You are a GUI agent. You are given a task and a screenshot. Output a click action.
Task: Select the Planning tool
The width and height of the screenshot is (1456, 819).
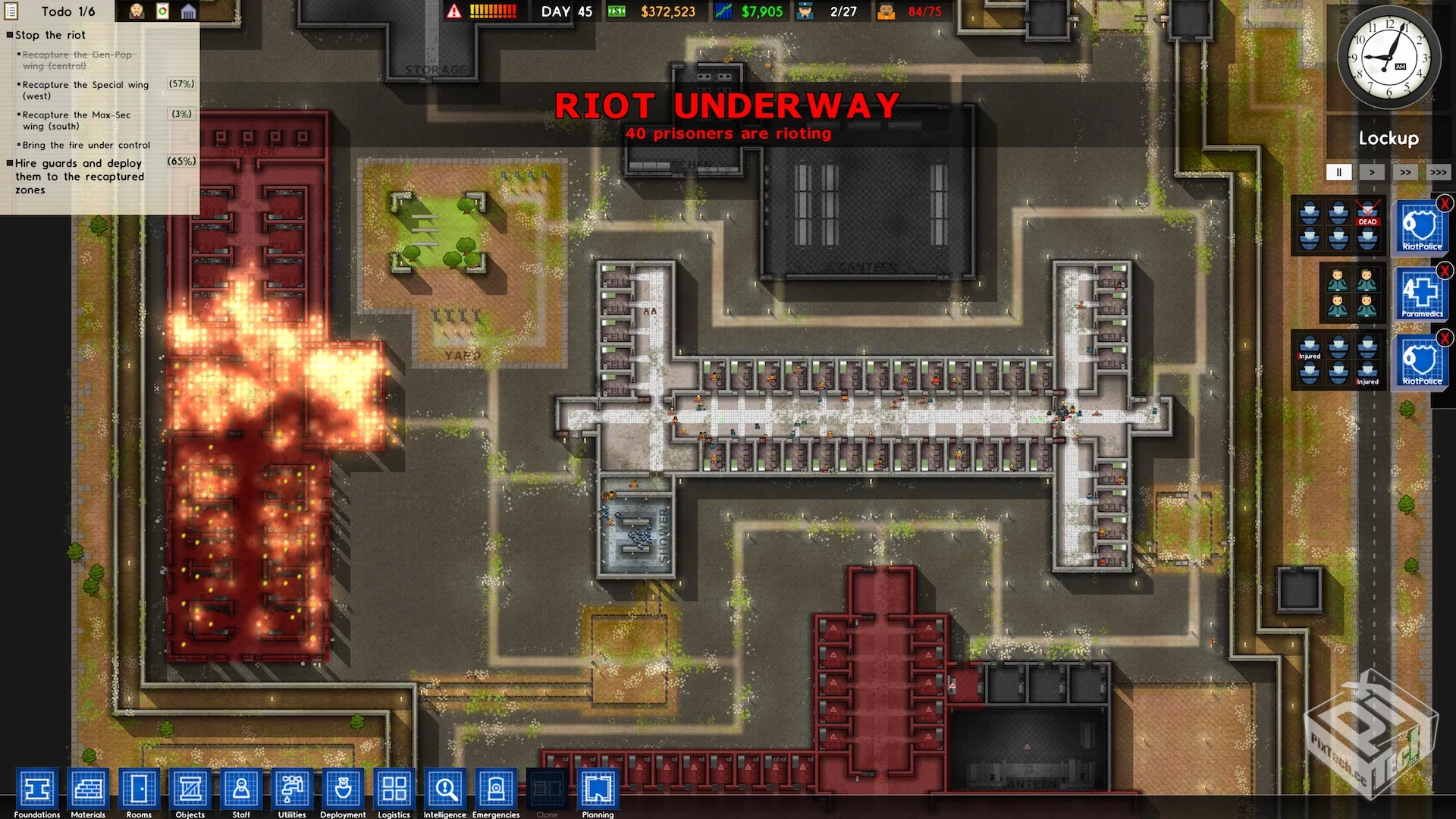pyautogui.click(x=598, y=790)
